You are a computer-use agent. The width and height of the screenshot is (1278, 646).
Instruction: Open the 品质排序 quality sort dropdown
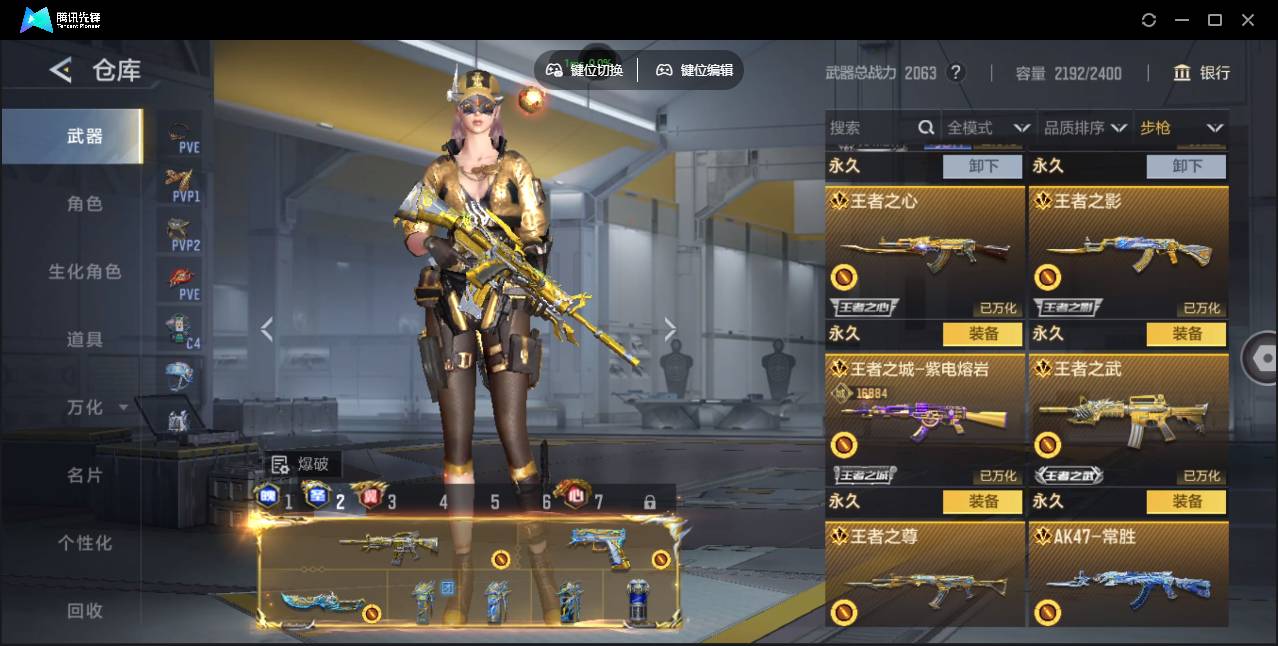pos(1085,128)
